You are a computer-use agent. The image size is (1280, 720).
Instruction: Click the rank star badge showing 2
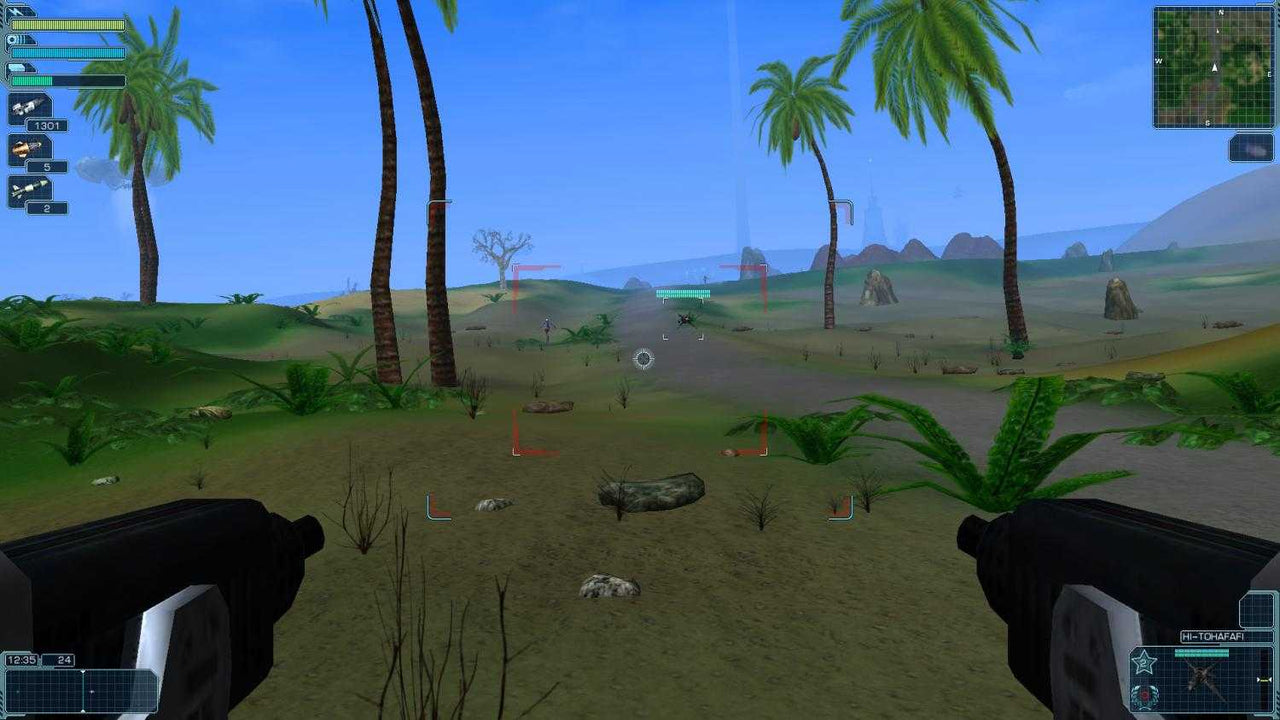pos(1145,662)
